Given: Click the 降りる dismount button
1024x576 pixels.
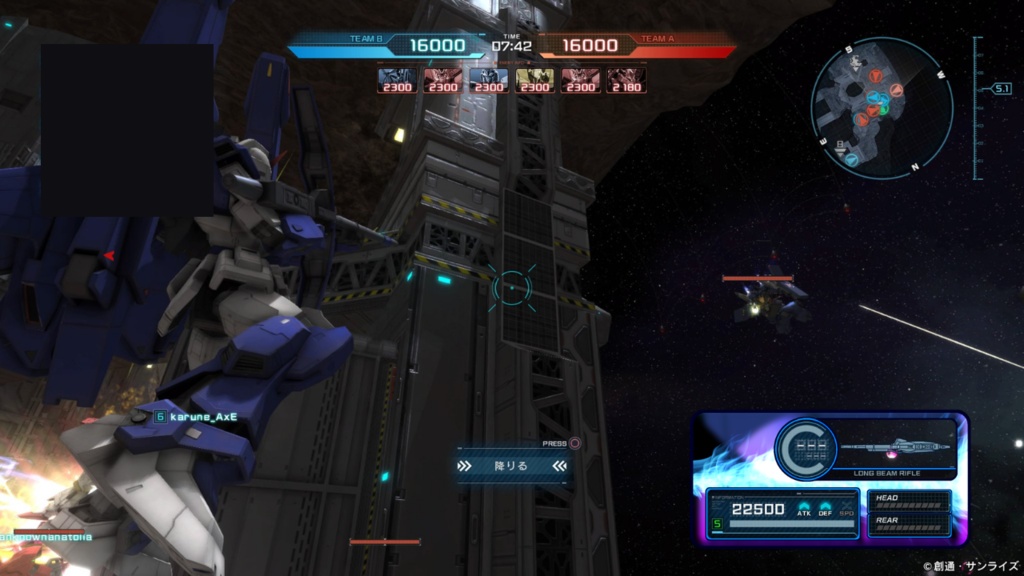Looking at the screenshot, I should 512,465.
